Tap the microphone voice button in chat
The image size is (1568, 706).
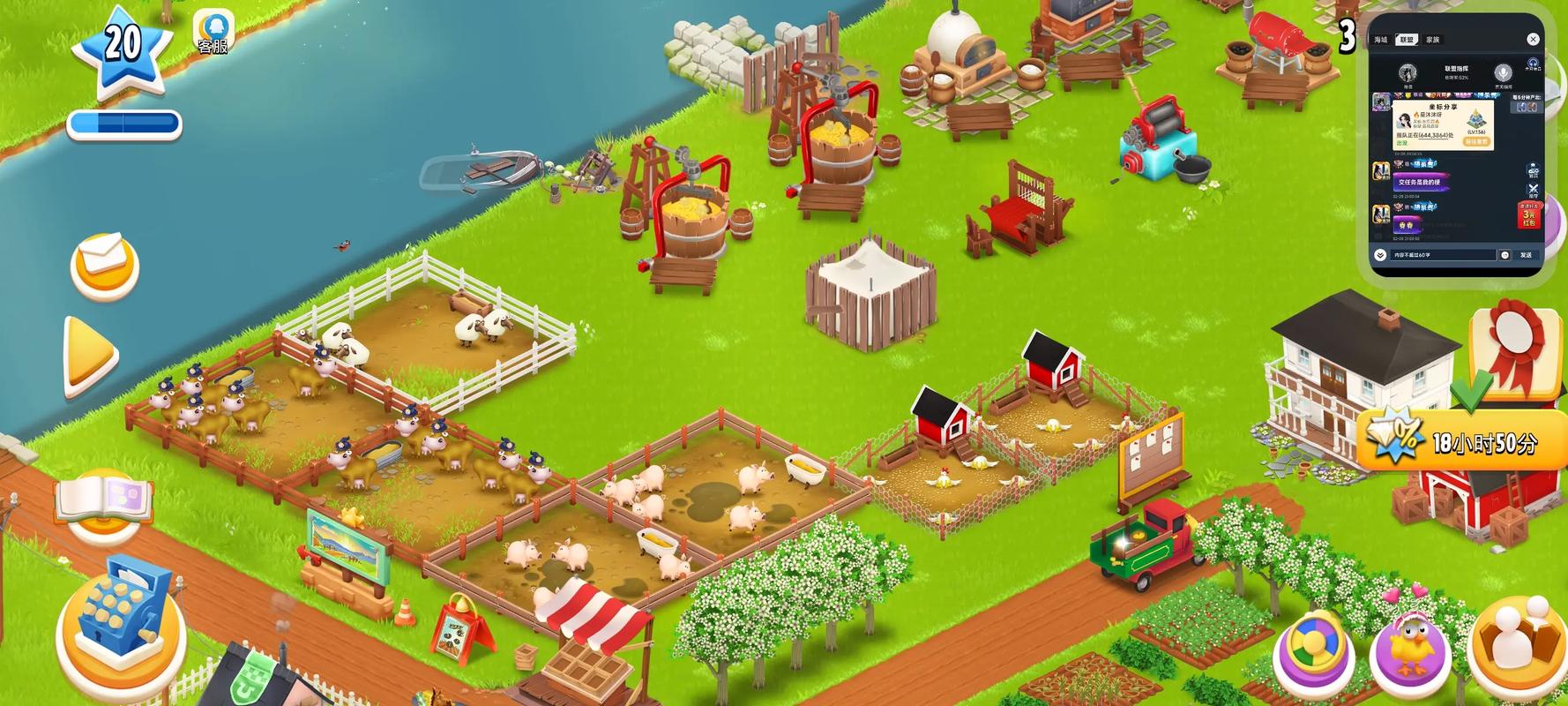click(1503, 73)
